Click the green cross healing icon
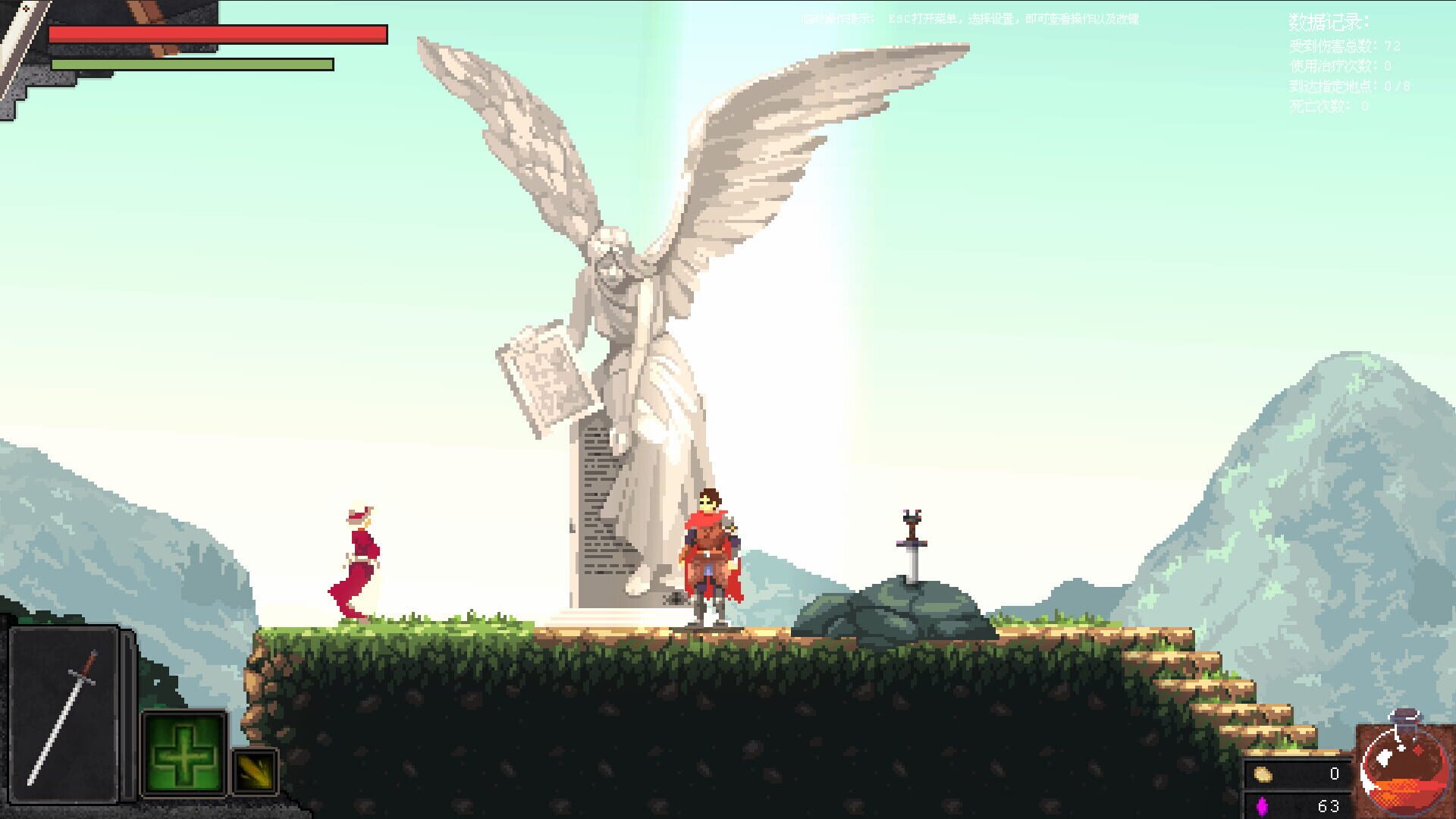Viewport: 1456px width, 819px height. (x=184, y=751)
